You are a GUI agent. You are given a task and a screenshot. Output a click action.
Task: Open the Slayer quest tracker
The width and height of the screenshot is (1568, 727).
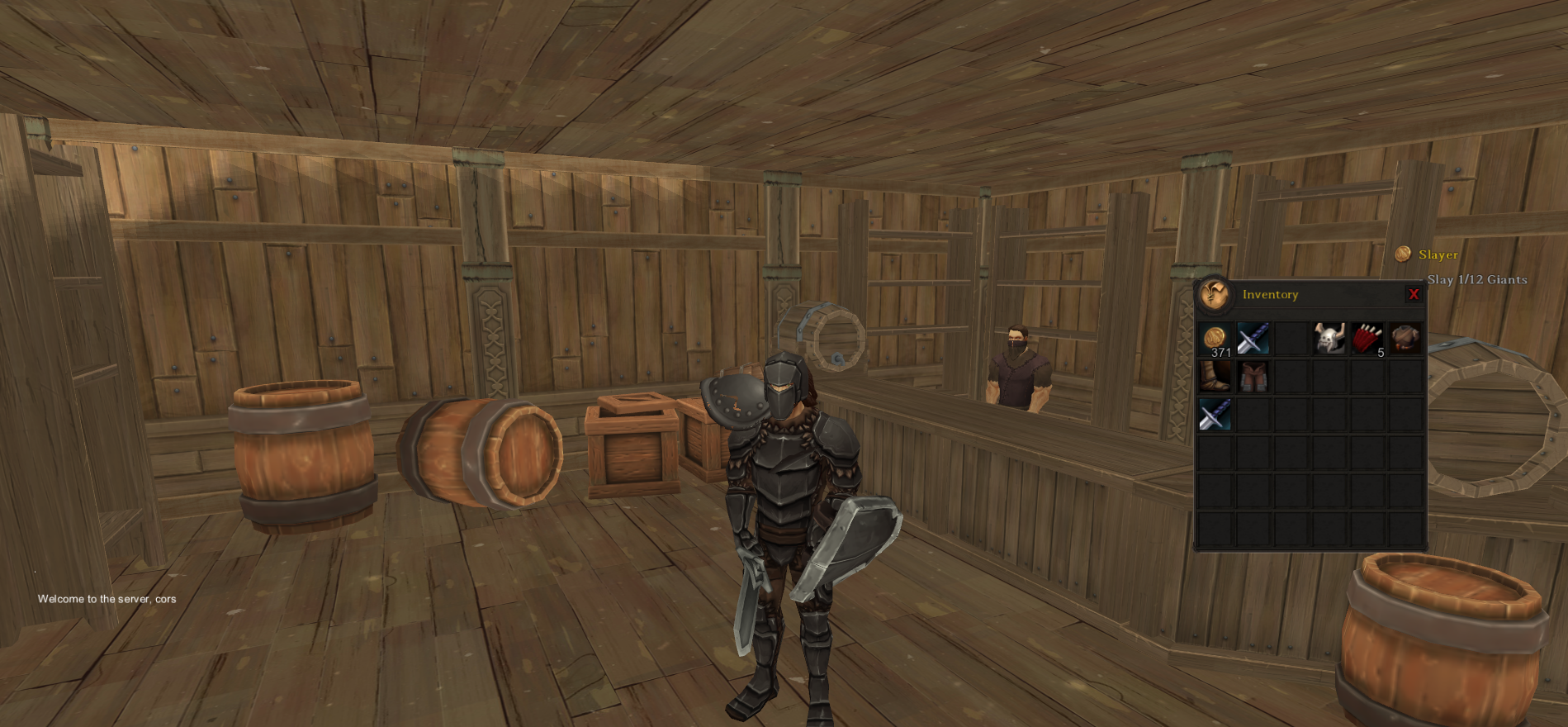point(1438,254)
